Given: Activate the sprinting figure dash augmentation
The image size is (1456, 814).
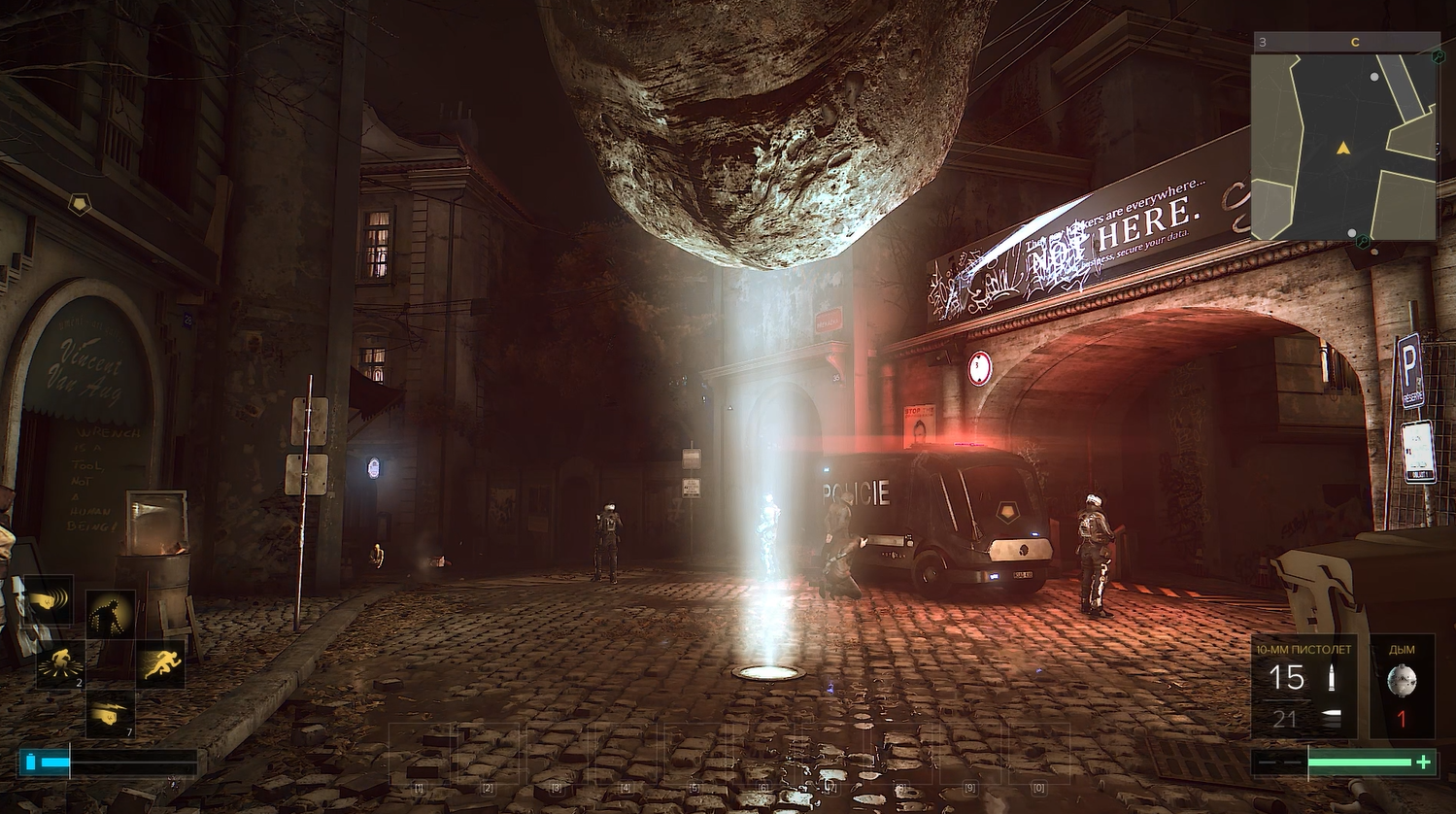Looking at the screenshot, I should [159, 665].
